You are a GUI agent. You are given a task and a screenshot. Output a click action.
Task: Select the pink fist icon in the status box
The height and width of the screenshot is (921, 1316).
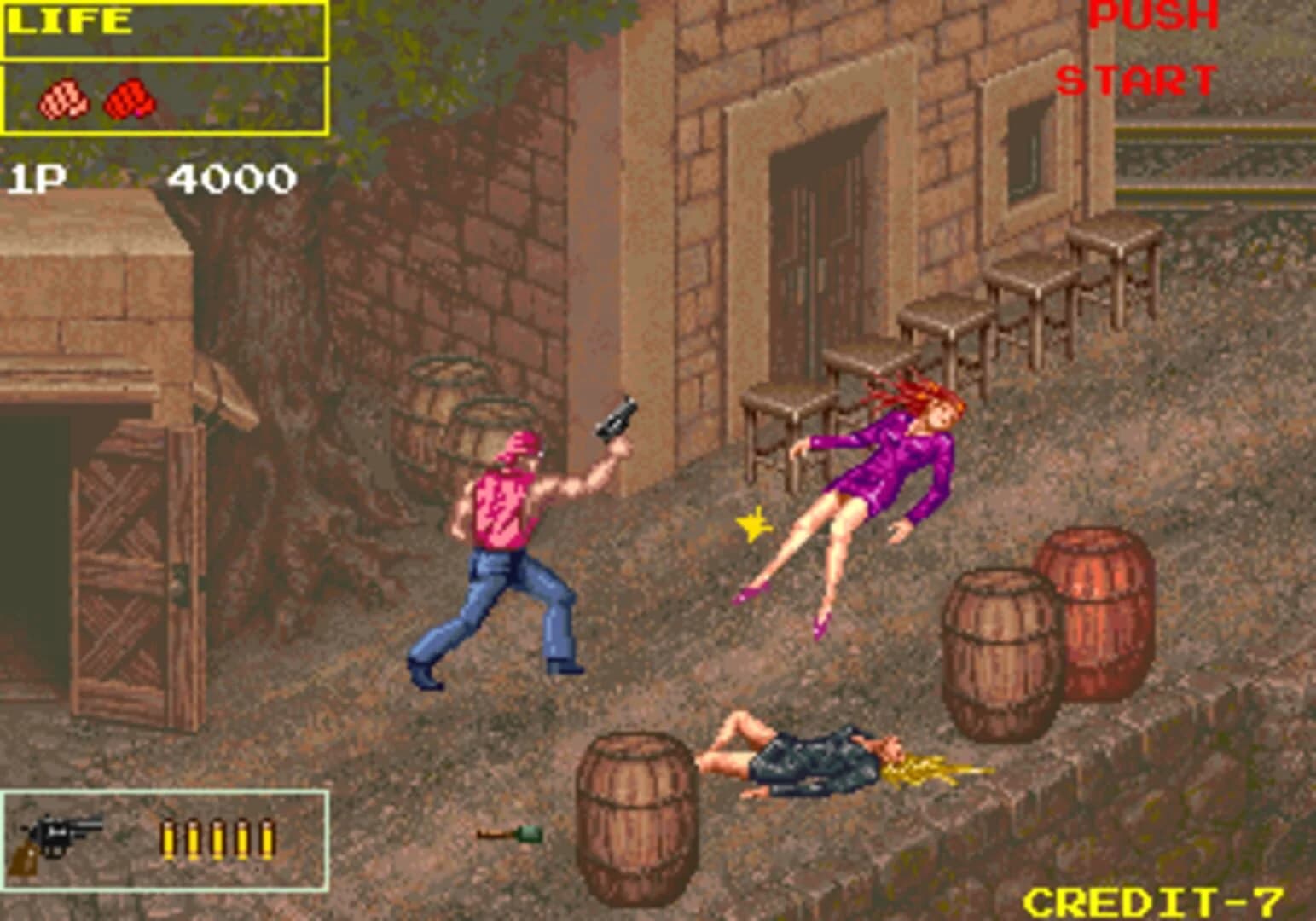63,100
